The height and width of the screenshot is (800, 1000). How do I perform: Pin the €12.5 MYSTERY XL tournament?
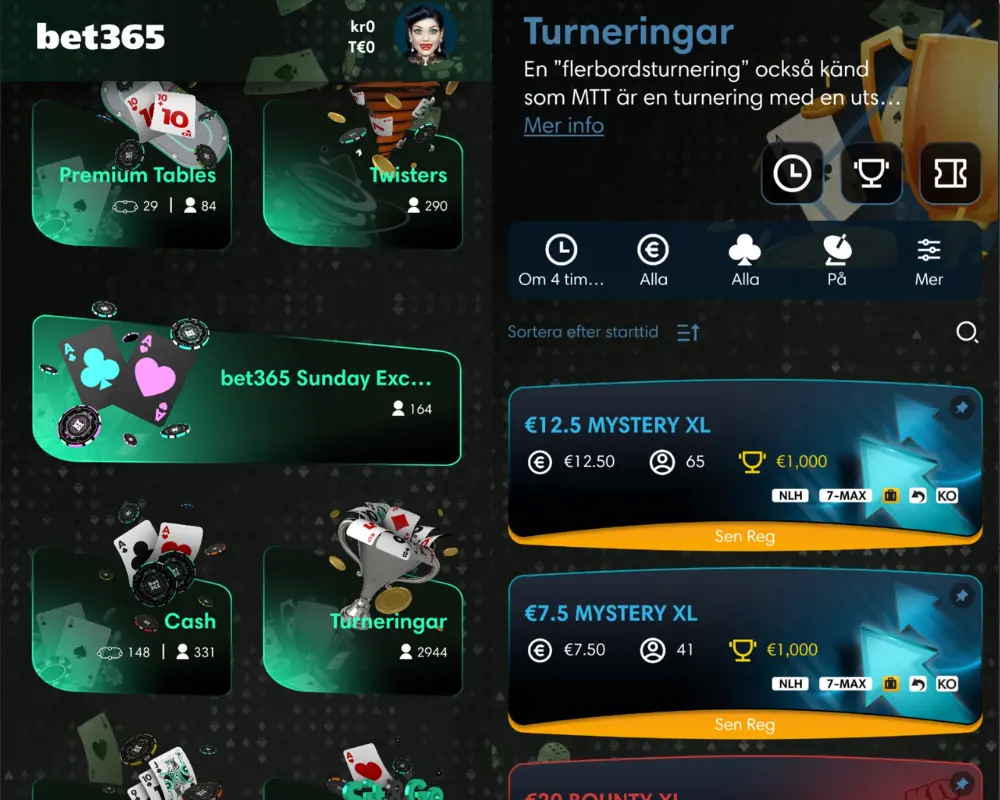(960, 408)
